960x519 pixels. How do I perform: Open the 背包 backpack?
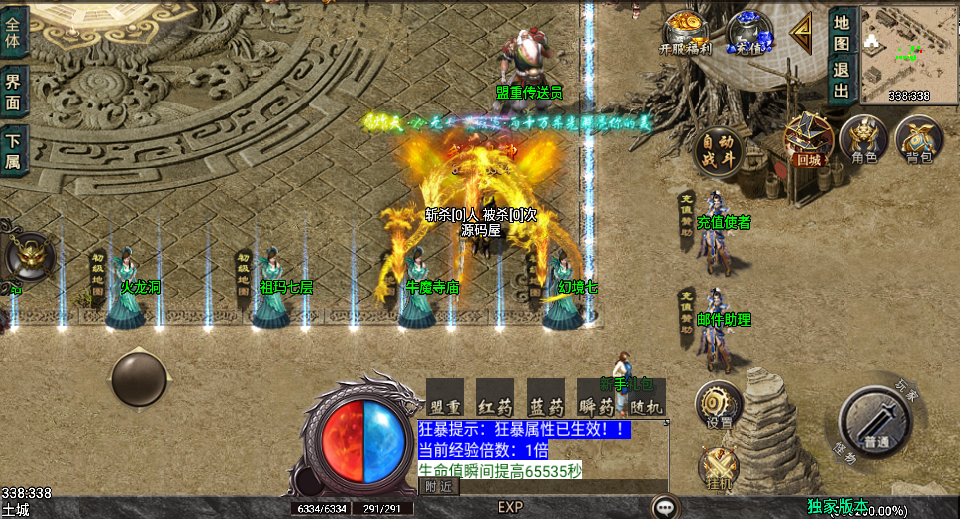pos(918,138)
